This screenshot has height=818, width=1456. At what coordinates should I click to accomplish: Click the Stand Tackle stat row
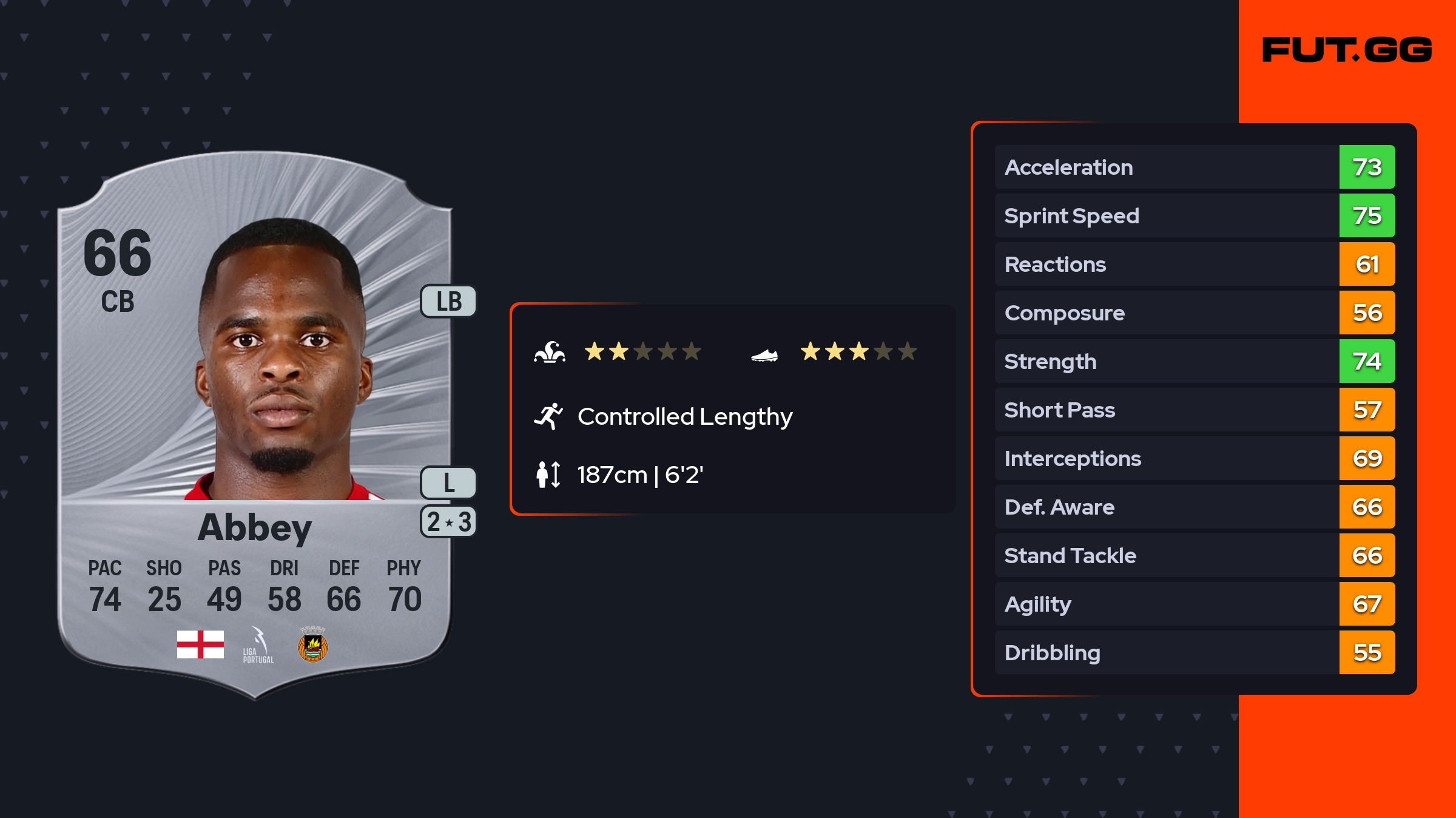pos(1194,555)
